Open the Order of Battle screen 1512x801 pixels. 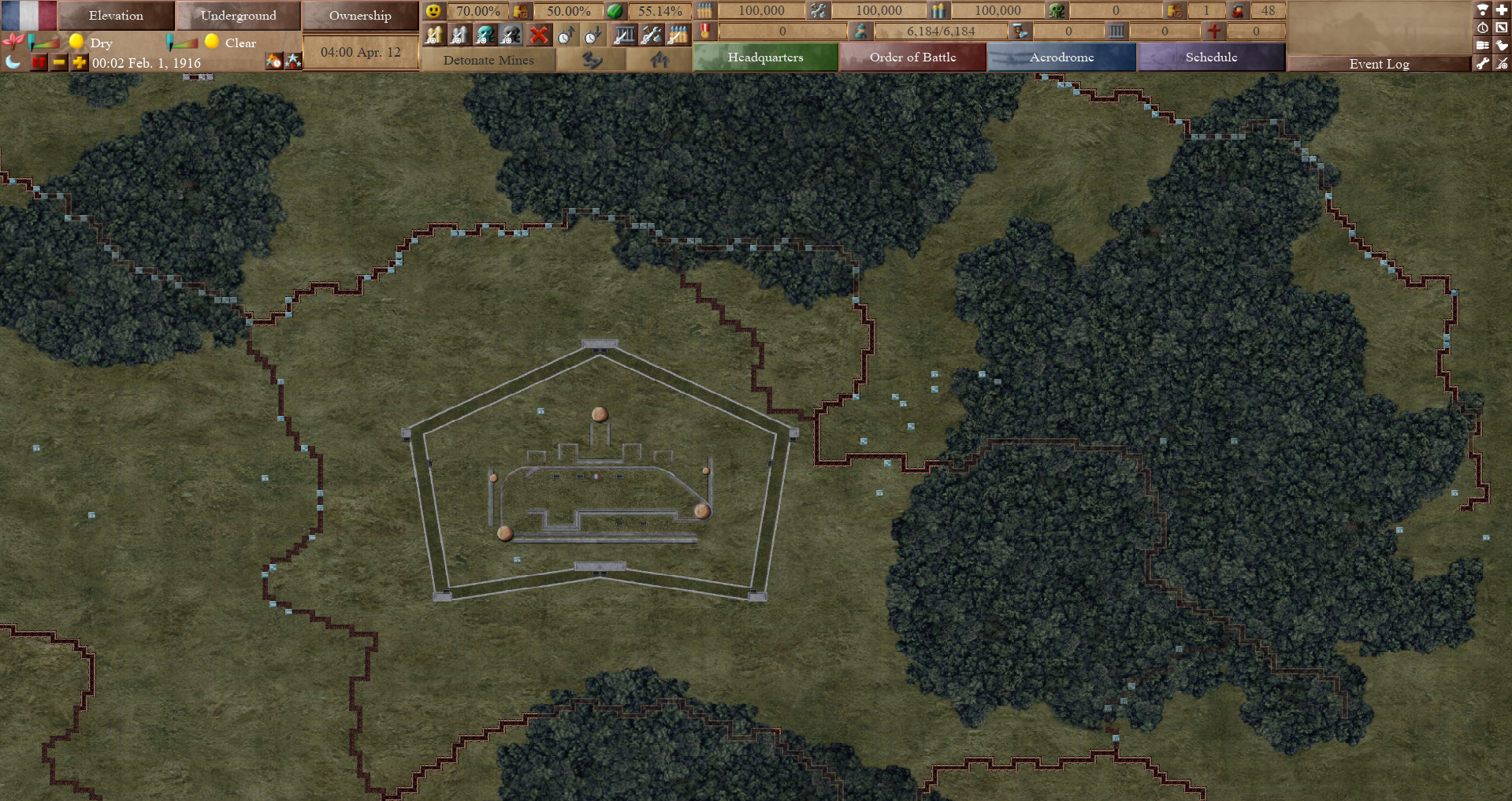coord(912,57)
